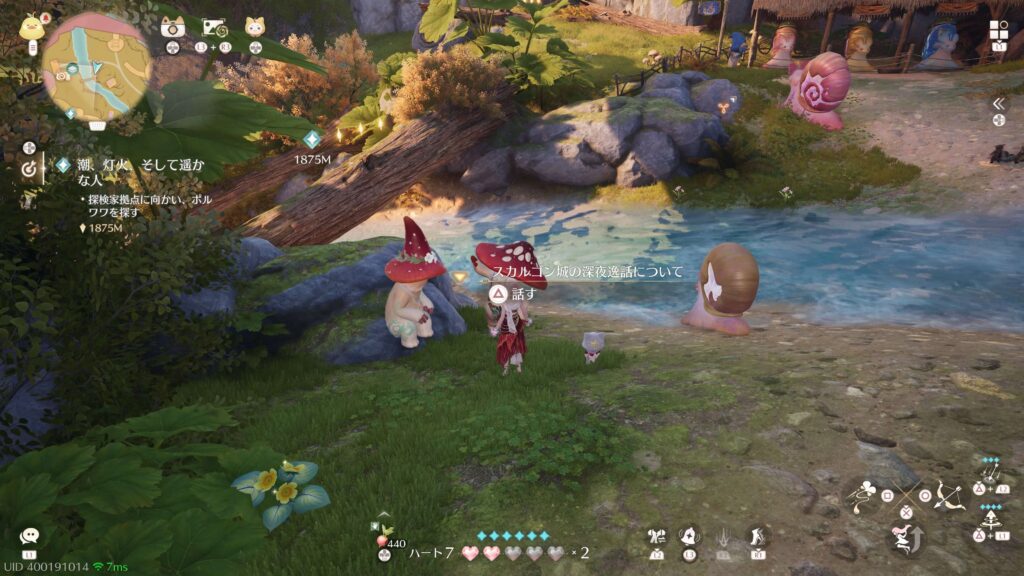Open the main menu squares icon

click(x=998, y=30)
